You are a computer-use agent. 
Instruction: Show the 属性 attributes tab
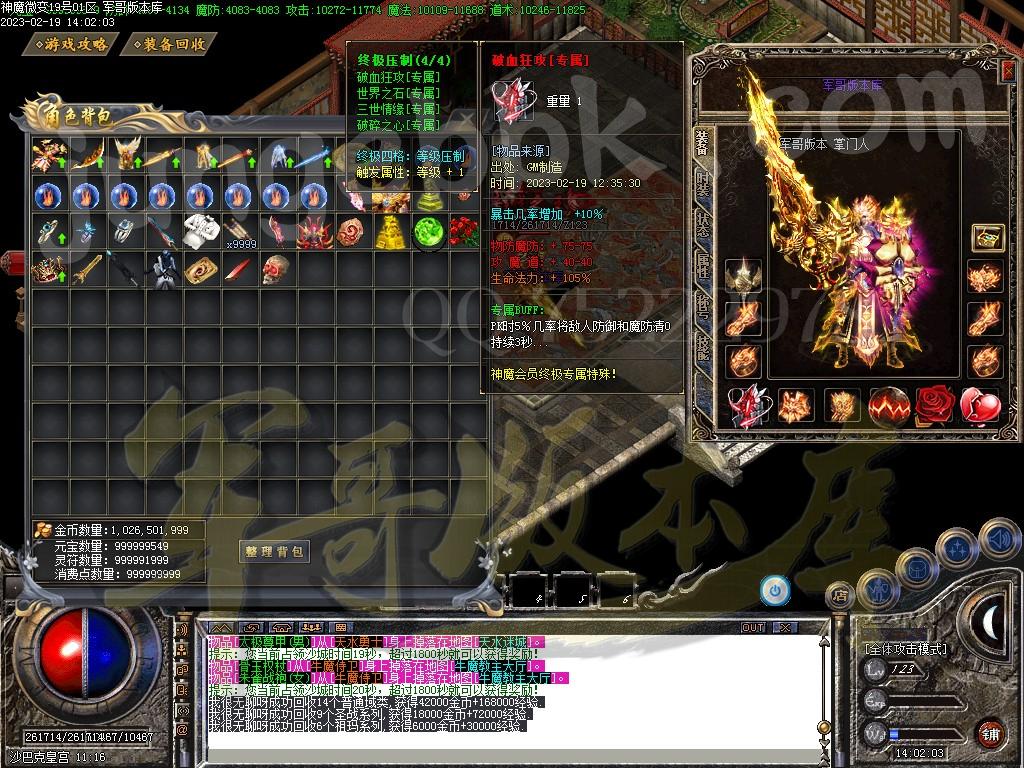[x=703, y=262]
